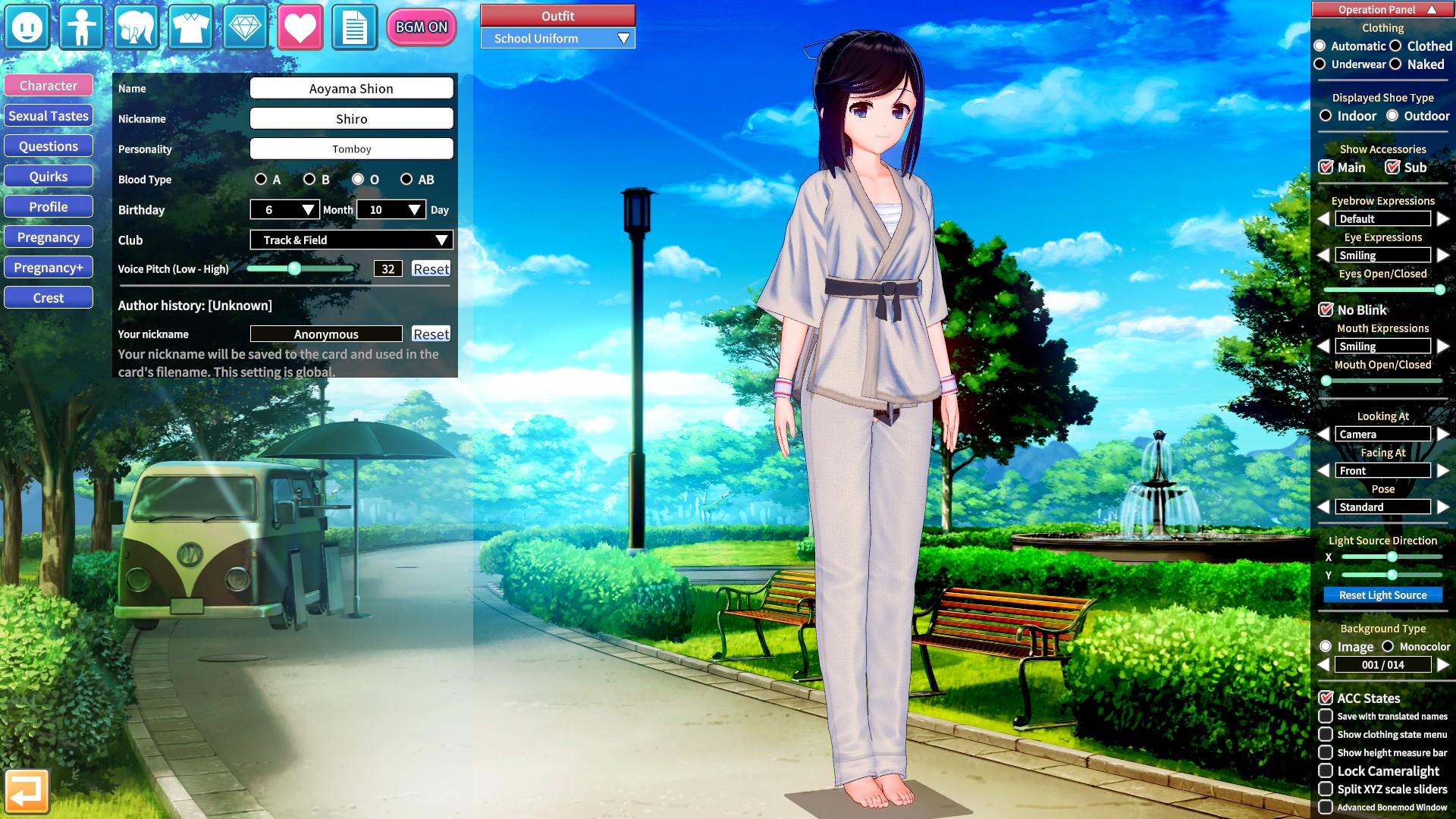The image size is (1456, 819).
Task: Uncheck the No Blink checkbox
Action: 1326,309
